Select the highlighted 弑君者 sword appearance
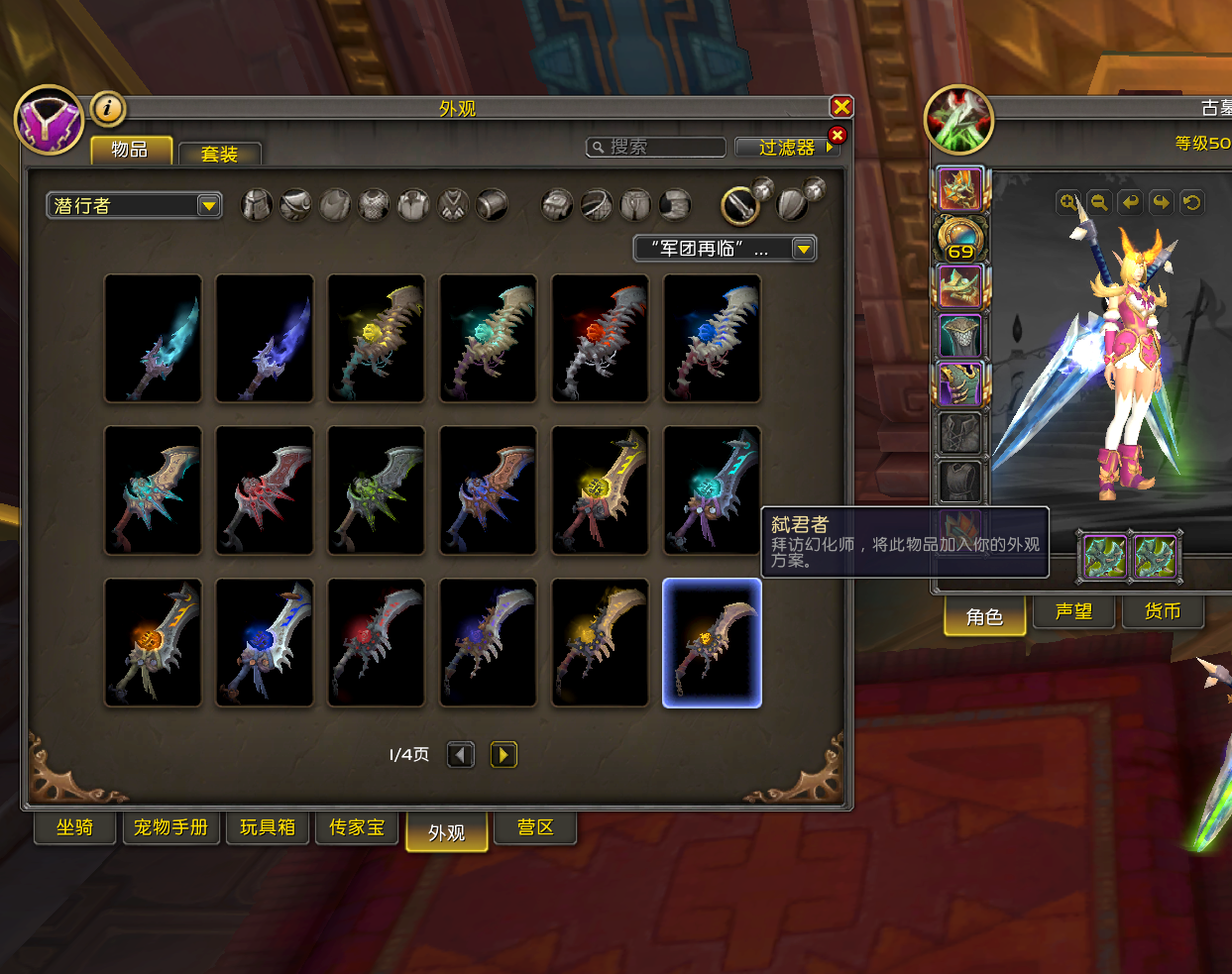Screen dimensions: 1232x974 712,643
